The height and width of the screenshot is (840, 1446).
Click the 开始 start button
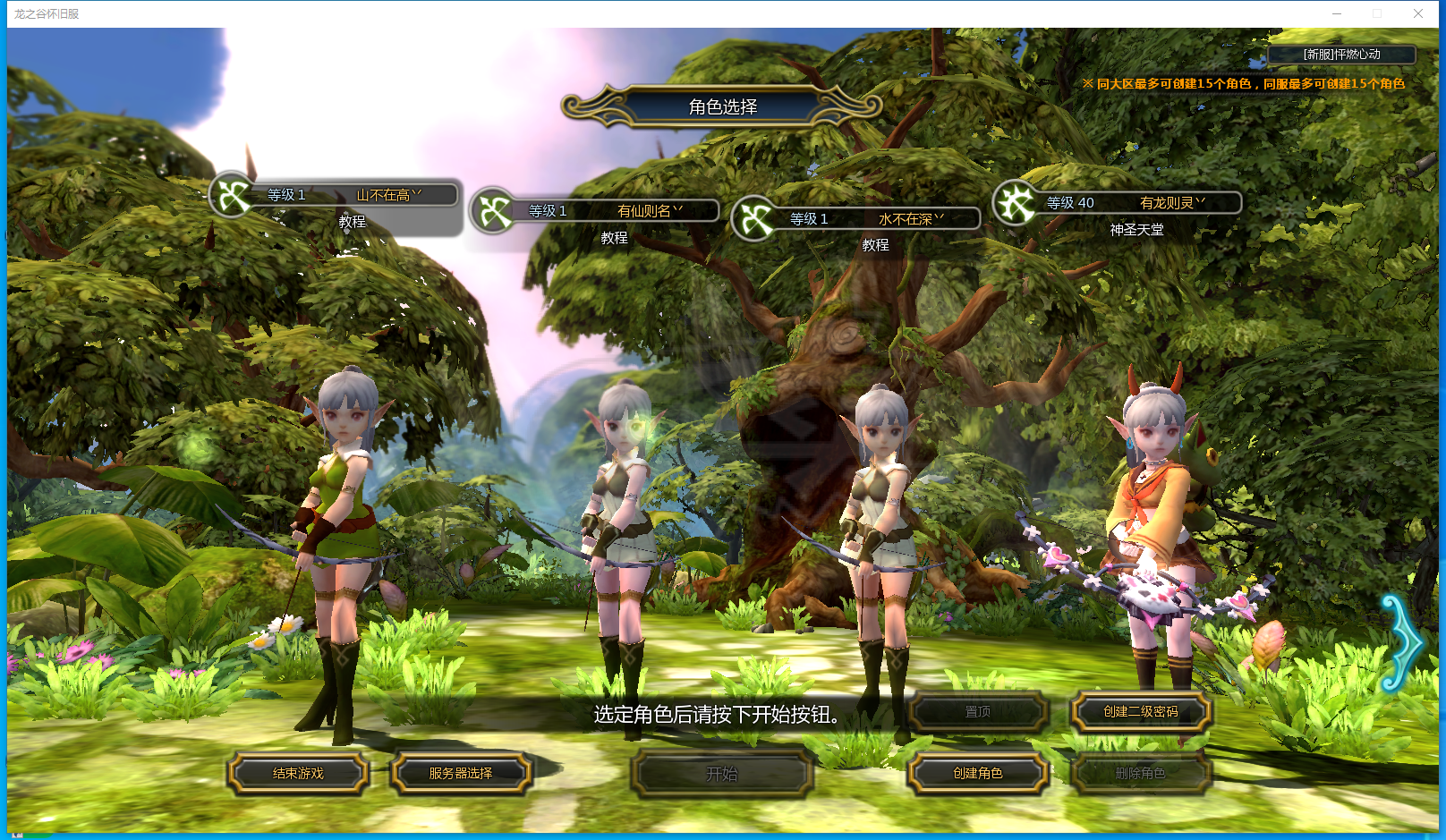[722, 774]
